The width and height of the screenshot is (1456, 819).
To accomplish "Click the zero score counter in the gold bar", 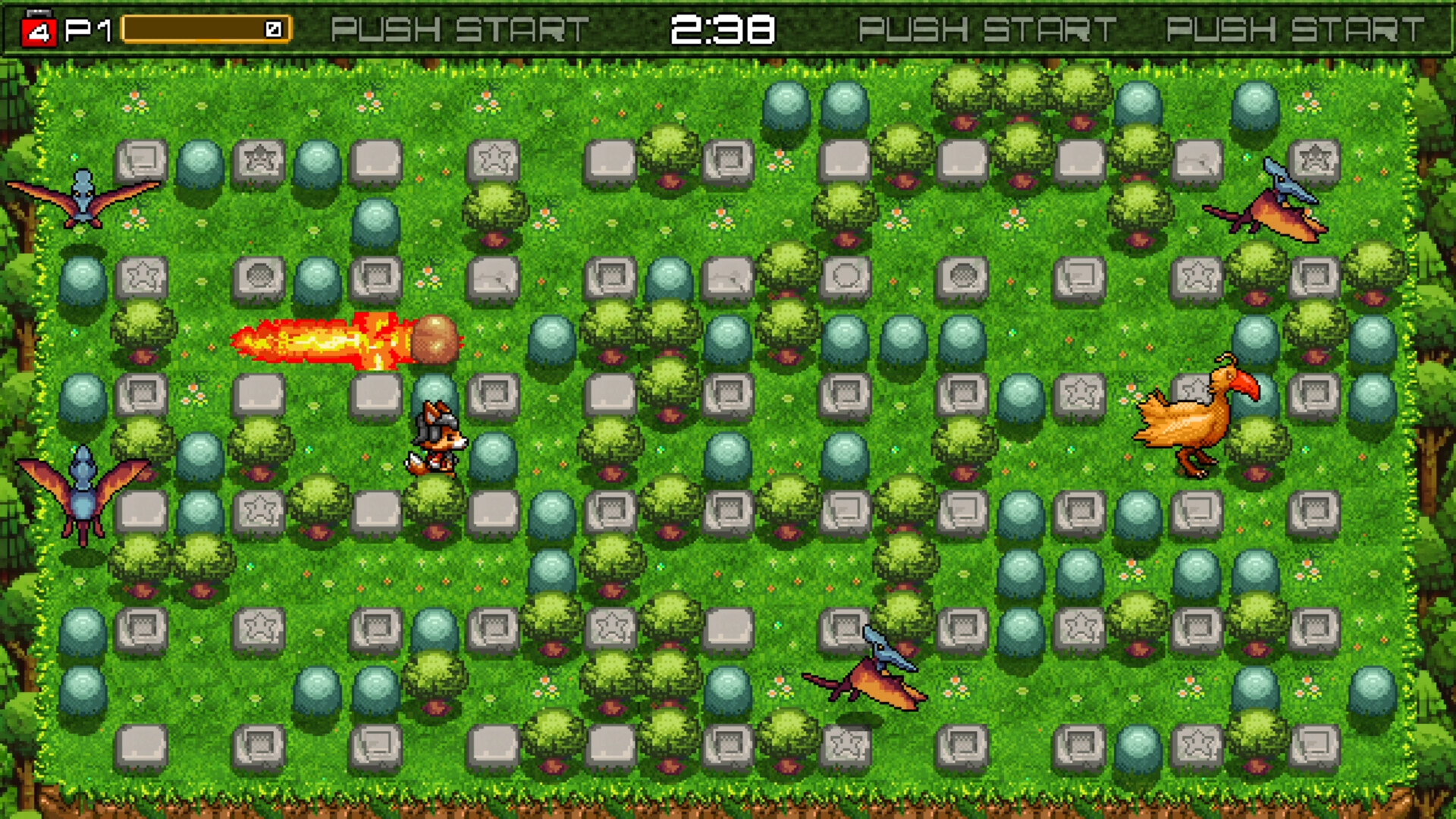I will click(x=271, y=29).
